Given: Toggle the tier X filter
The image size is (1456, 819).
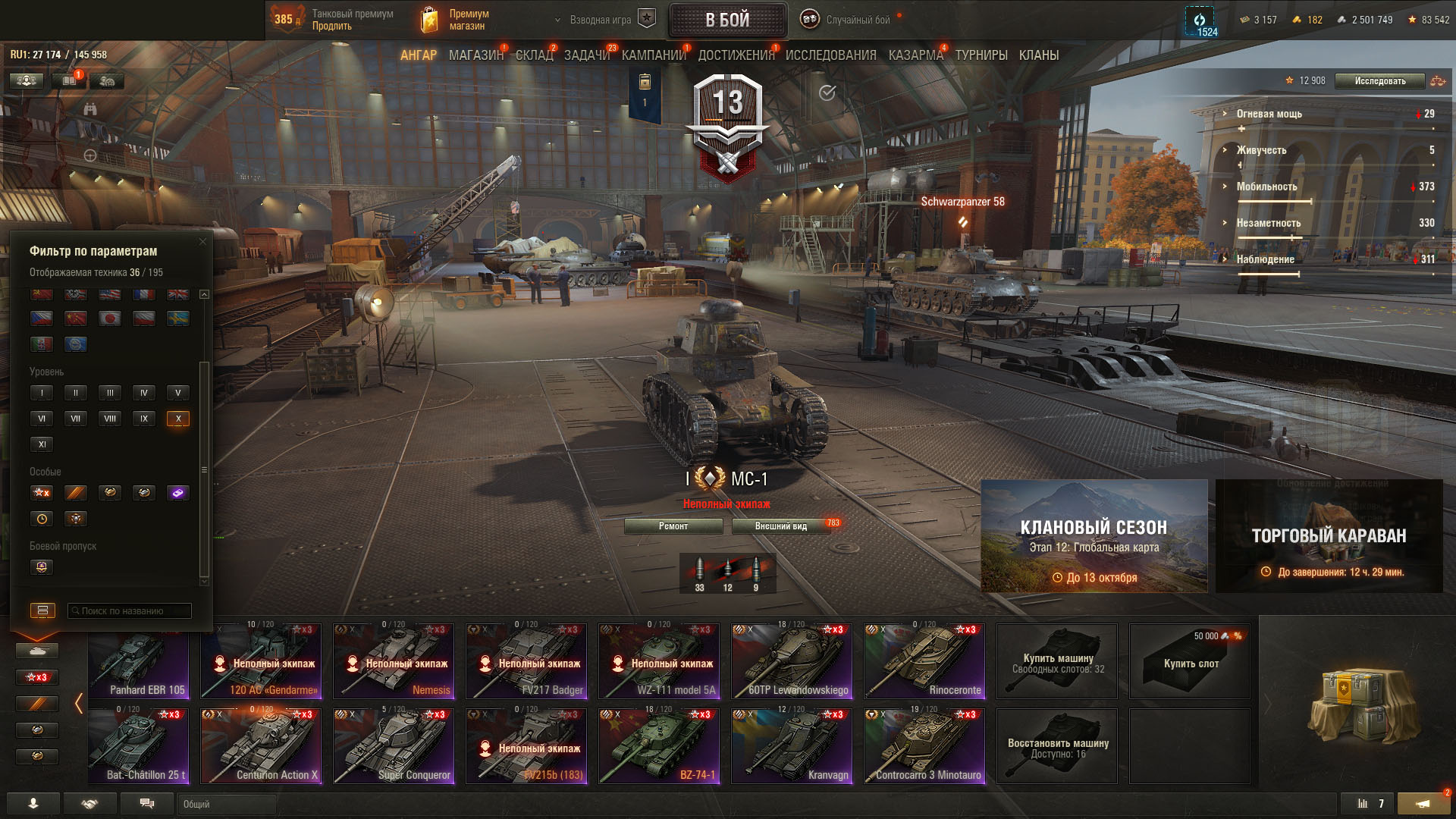Looking at the screenshot, I should pyautogui.click(x=178, y=419).
